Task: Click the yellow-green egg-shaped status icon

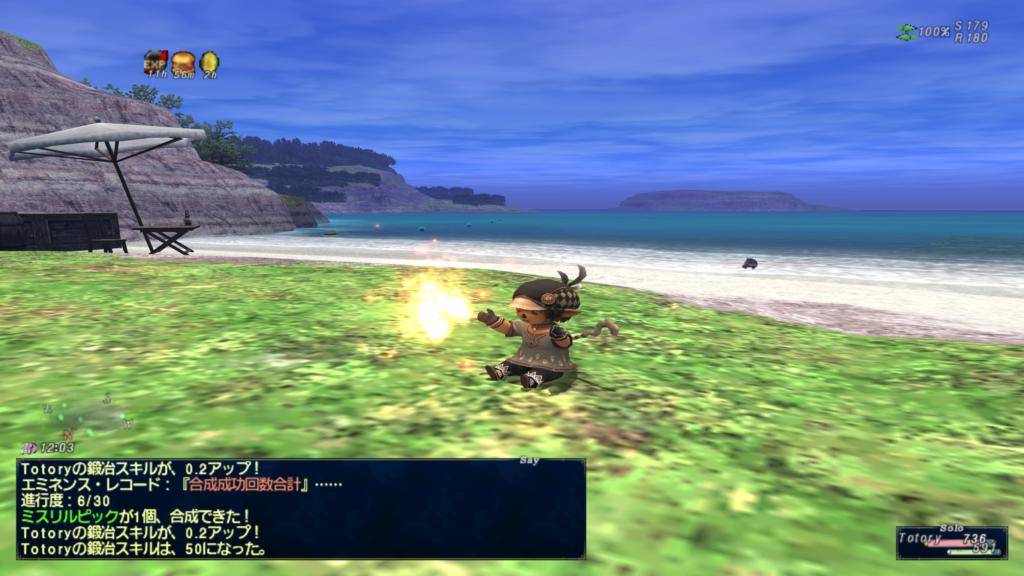Action: pyautogui.click(x=208, y=62)
